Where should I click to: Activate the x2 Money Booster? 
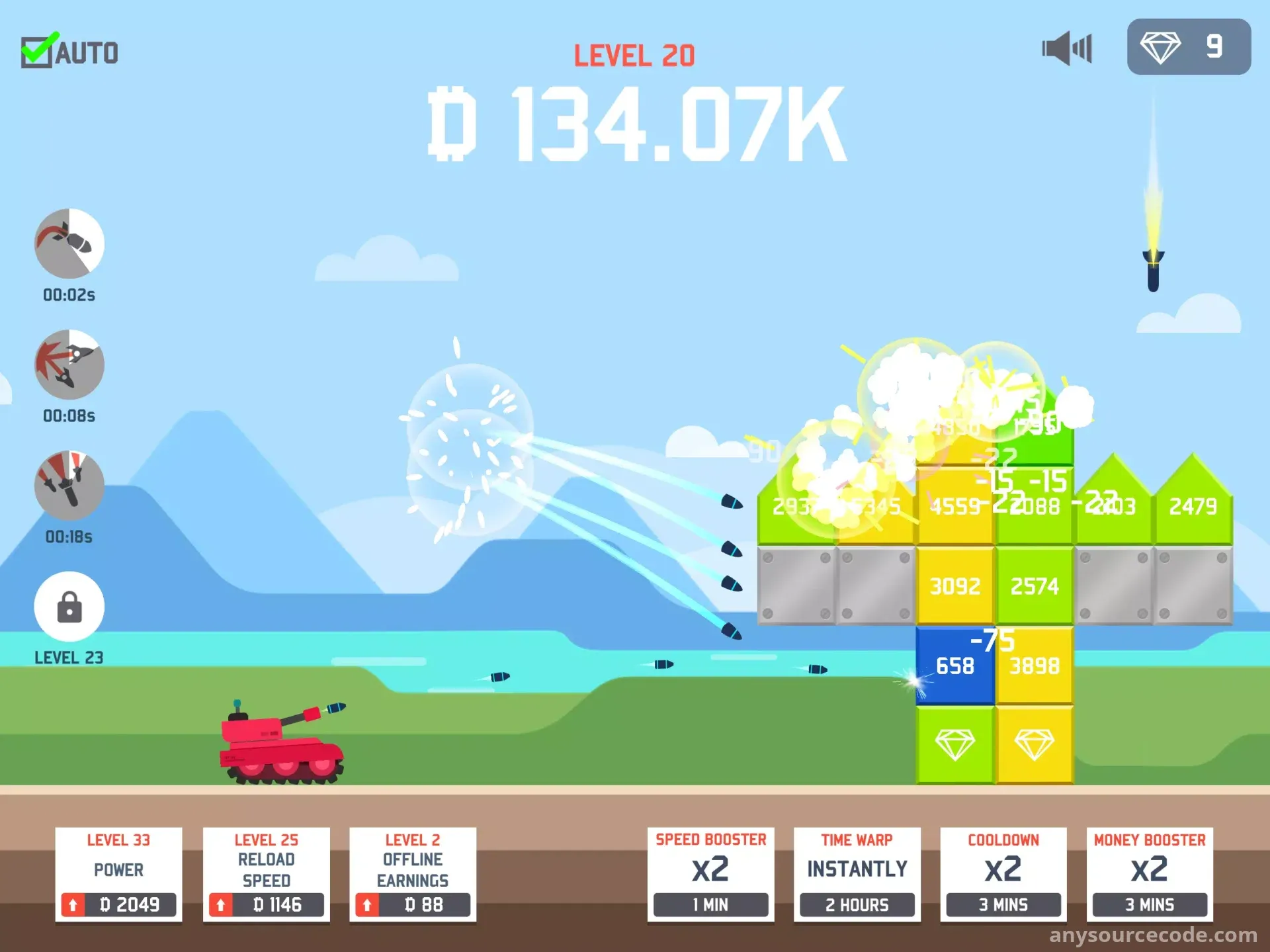tap(1150, 874)
